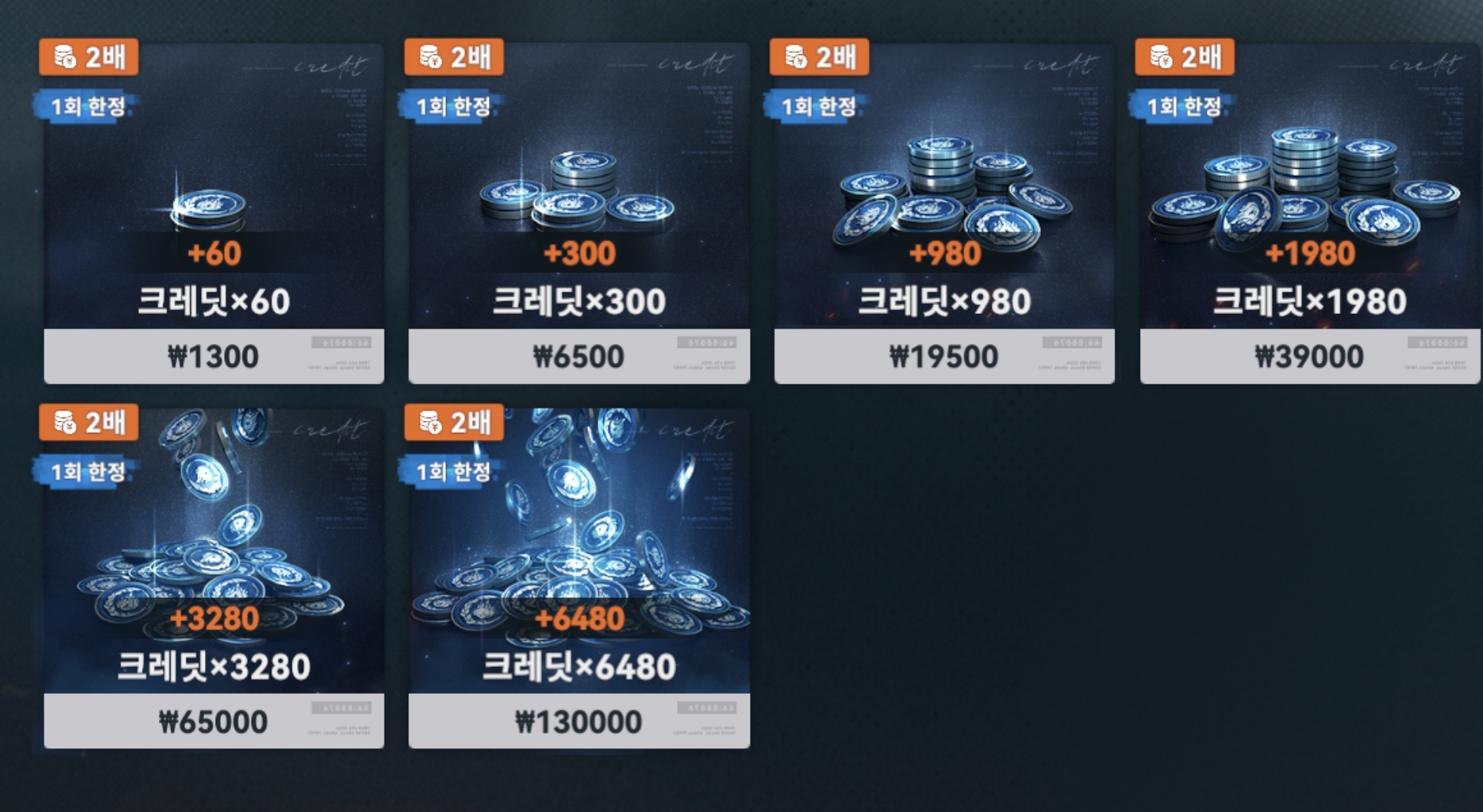Screen dimensions: 1483x812
Task: Click the coin icon on 크레딧×1980's orange badge
Action: pos(1161,56)
